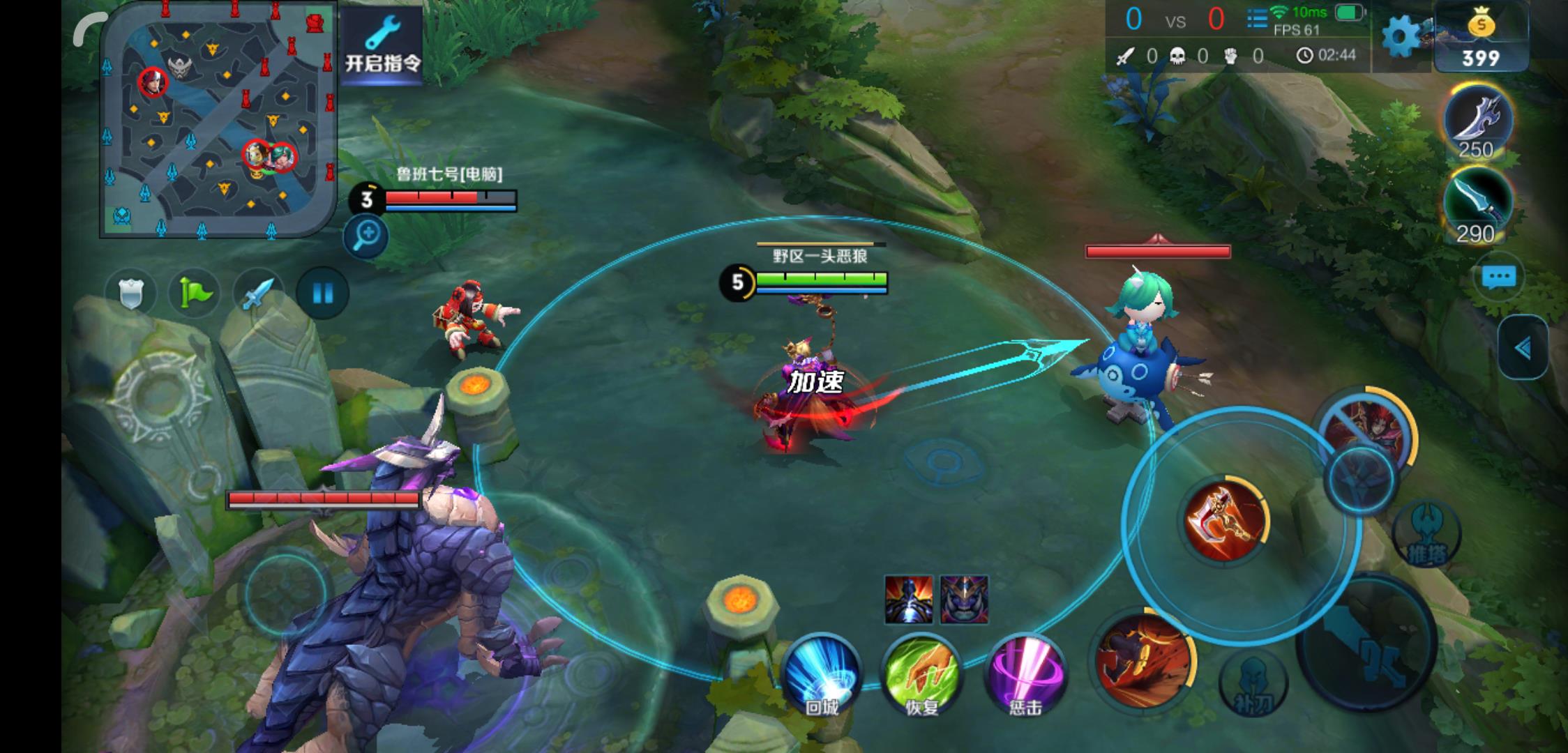
Task: Click the pause button
Action: coord(322,293)
